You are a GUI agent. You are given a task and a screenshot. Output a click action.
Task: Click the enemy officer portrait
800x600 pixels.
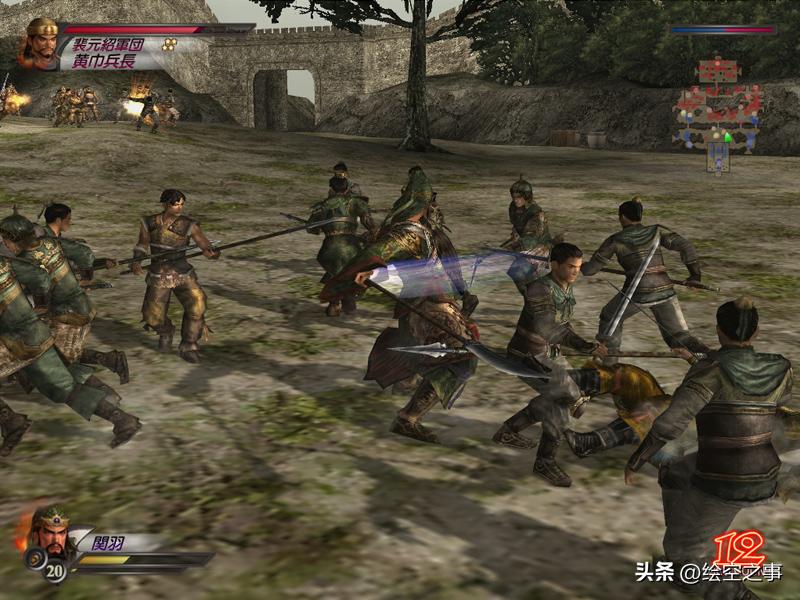(41, 43)
